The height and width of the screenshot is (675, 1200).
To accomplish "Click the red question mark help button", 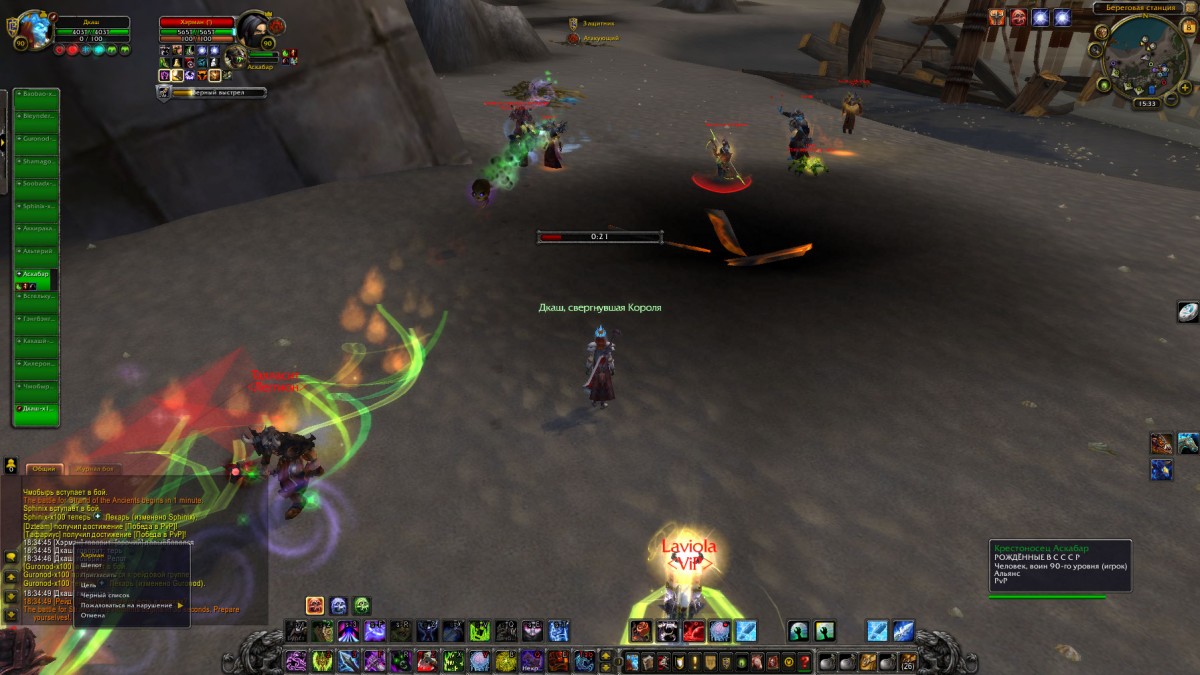I will 804,662.
